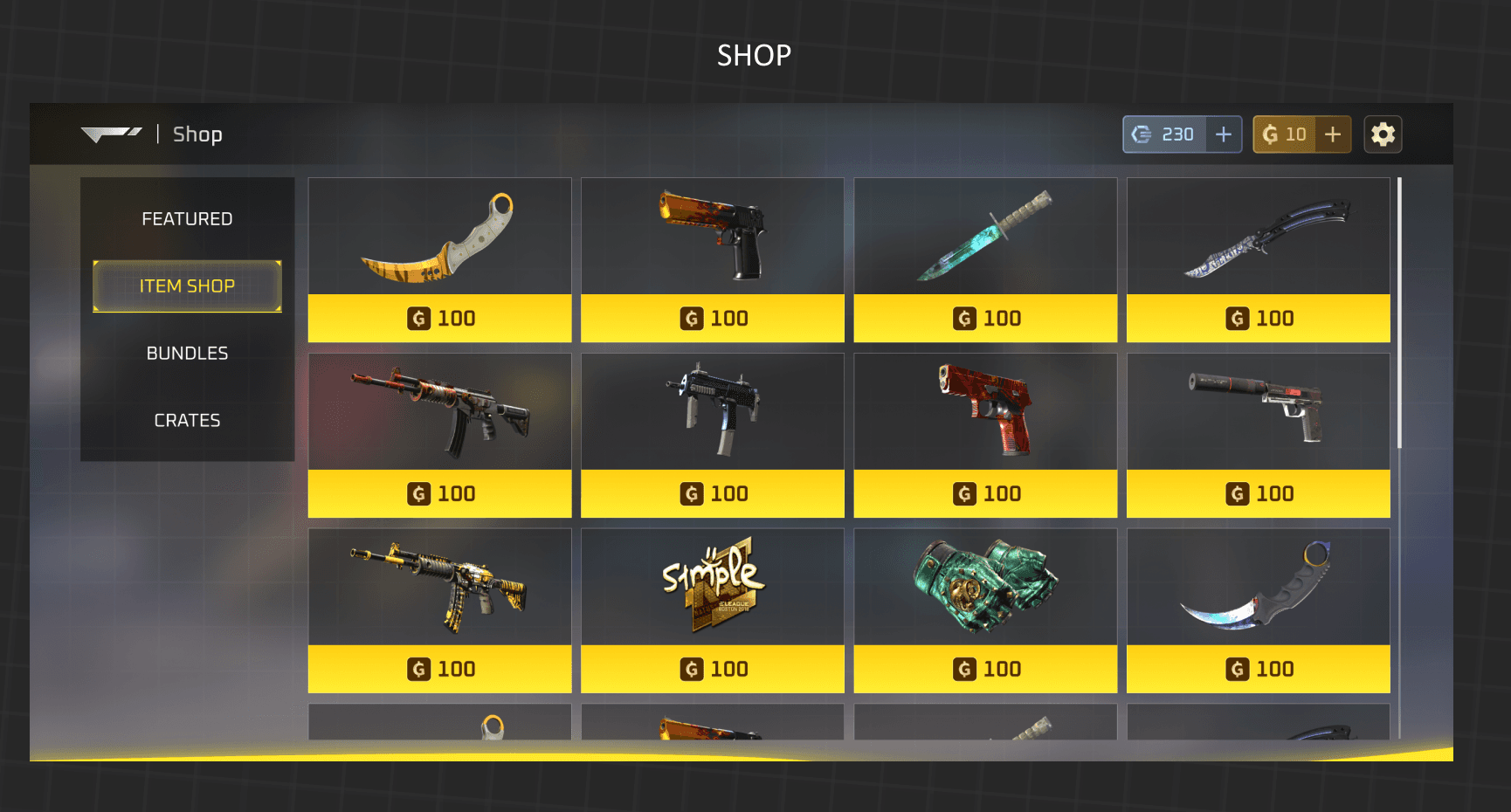The width and height of the screenshot is (1511, 812).
Task: Pick the blue-bladed karambit knife
Action: pyautogui.click(x=1258, y=610)
